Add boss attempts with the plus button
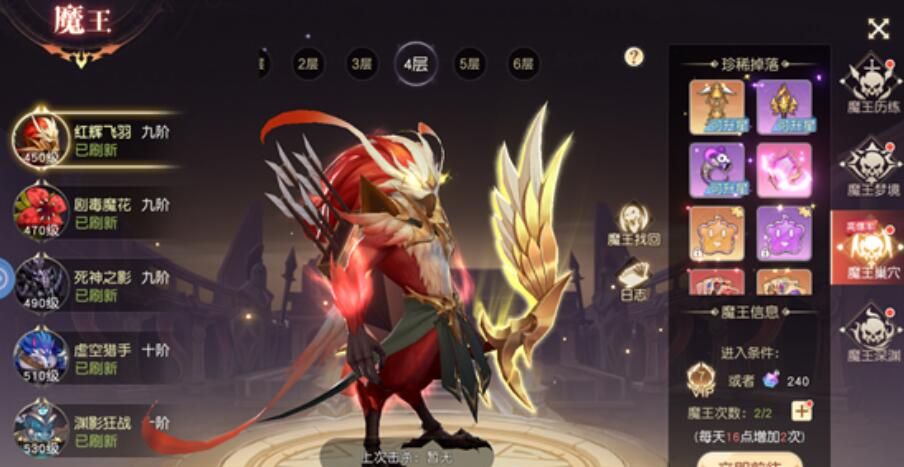This screenshot has height=467, width=904. click(x=801, y=411)
